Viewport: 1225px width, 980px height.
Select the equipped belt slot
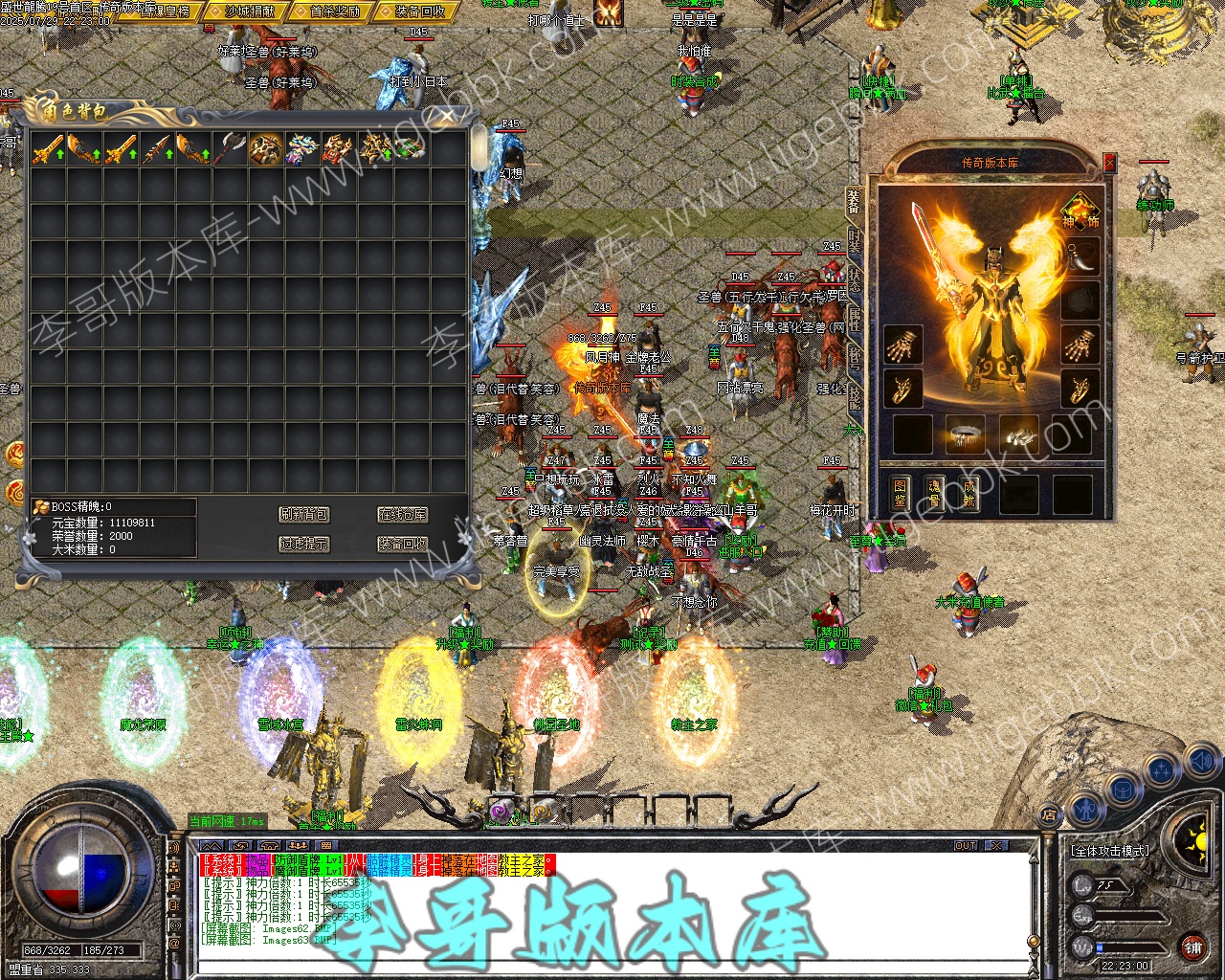point(966,434)
